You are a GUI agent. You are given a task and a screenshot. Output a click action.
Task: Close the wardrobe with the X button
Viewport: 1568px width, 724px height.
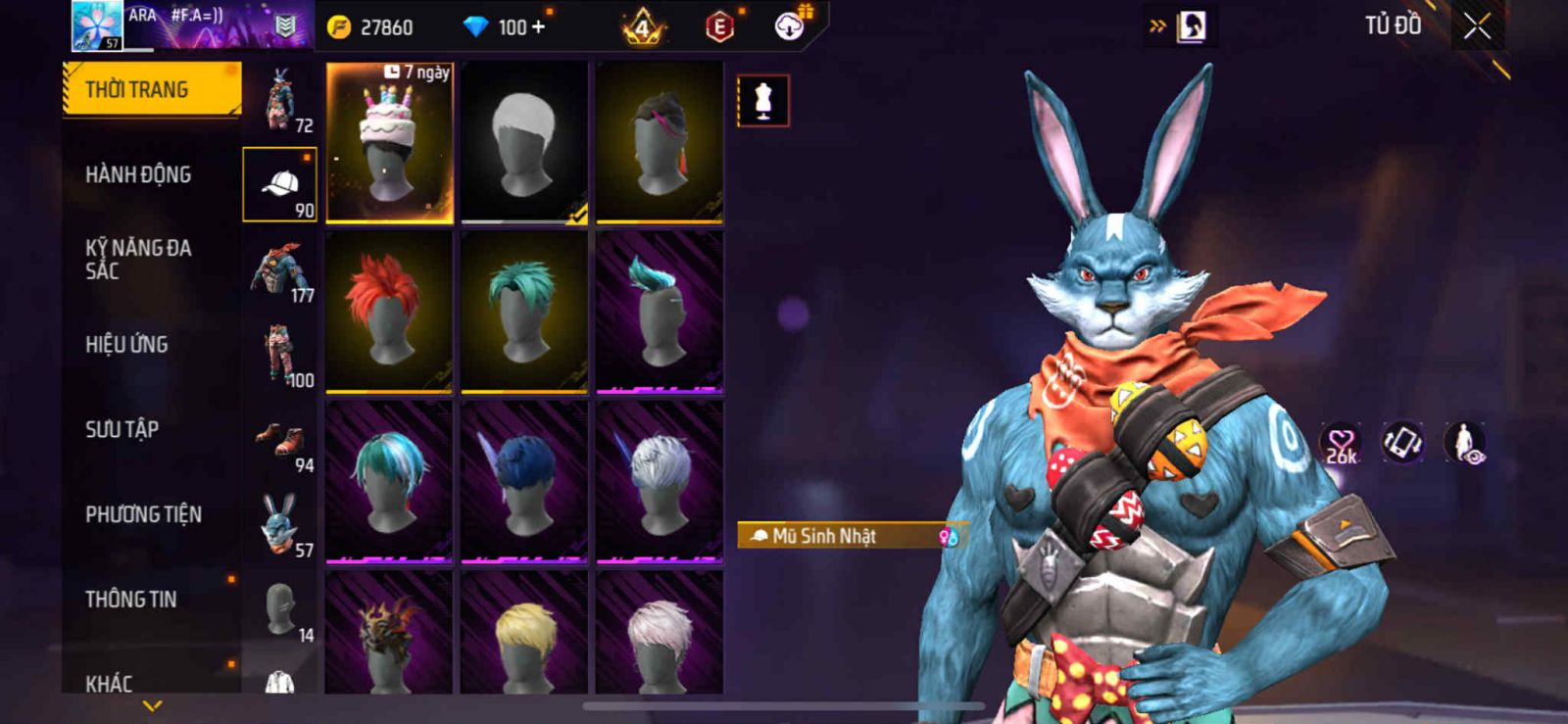coord(1477,26)
